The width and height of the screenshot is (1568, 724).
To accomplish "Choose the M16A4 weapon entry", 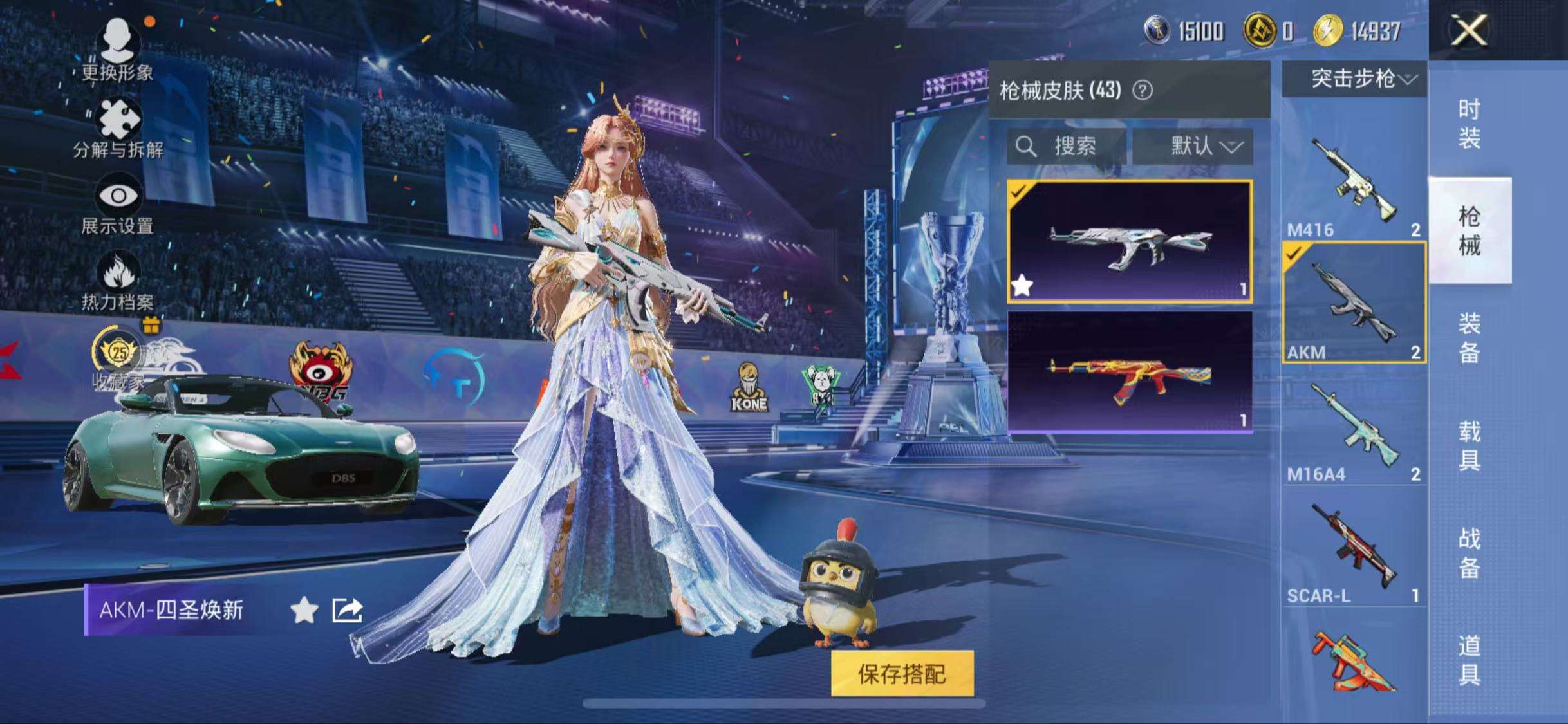I will [x=1354, y=428].
